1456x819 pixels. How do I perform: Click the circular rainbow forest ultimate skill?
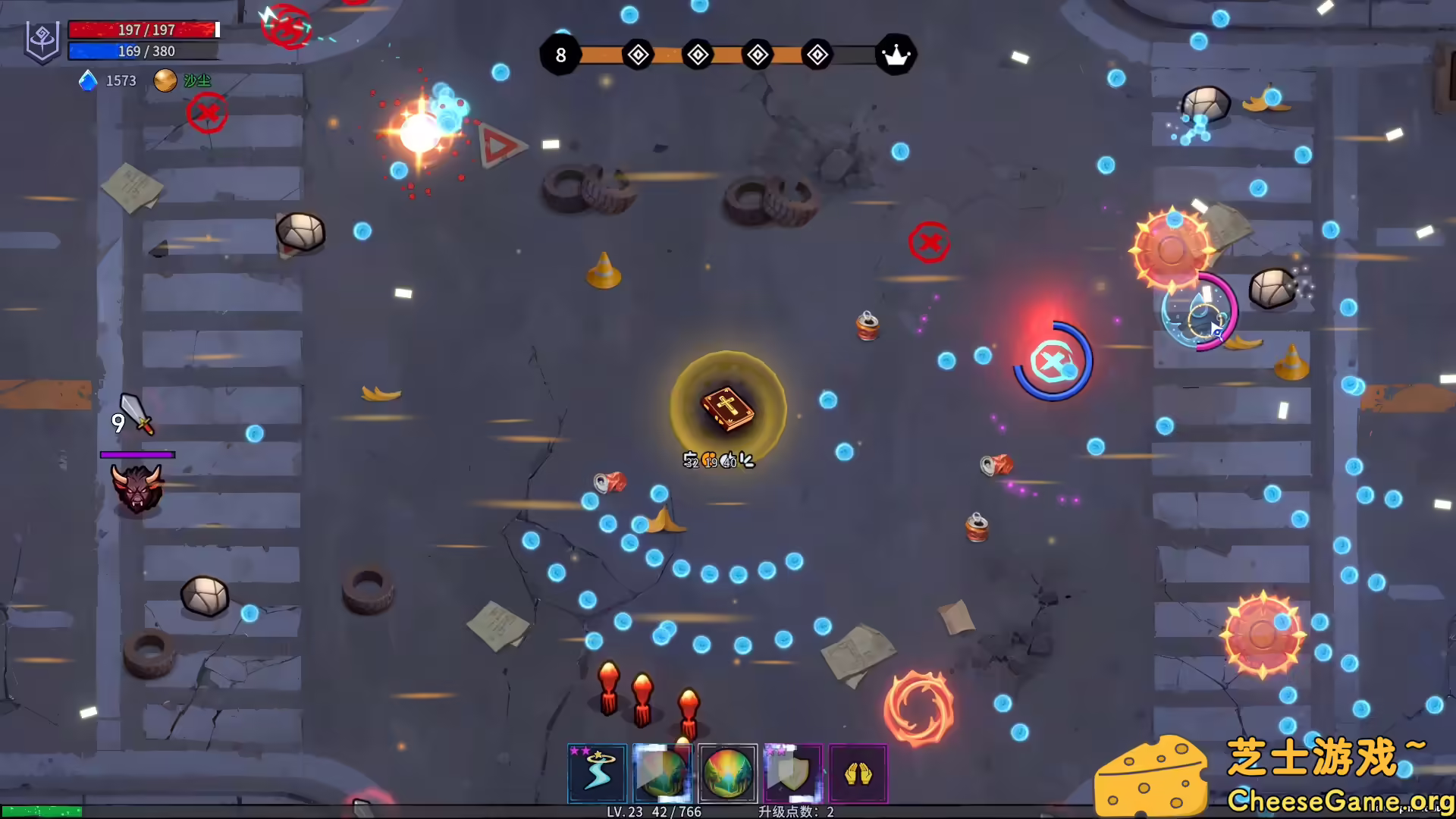[728, 772]
